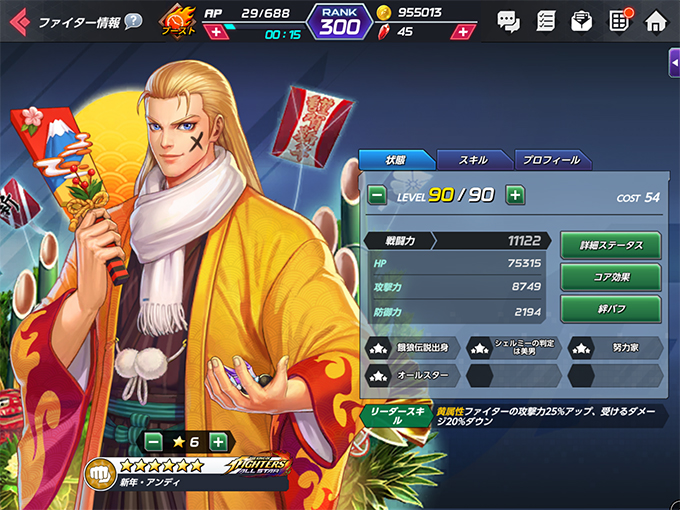680x510 pixels.
Task: Open 詳細ステータス detailed stats
Action: point(610,245)
